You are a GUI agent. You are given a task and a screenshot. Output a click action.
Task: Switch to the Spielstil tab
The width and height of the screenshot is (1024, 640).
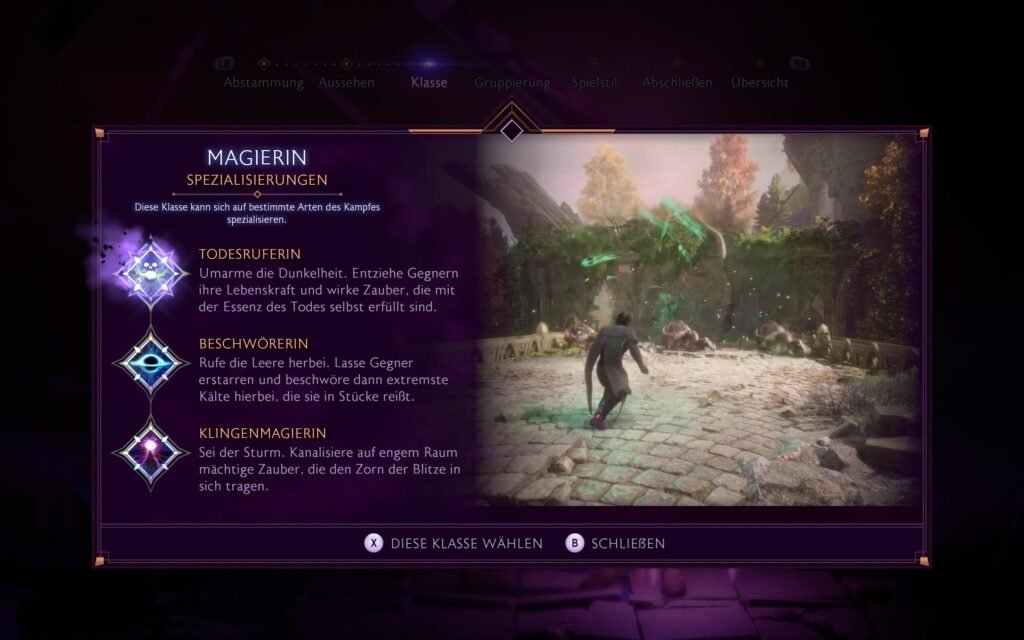(595, 83)
